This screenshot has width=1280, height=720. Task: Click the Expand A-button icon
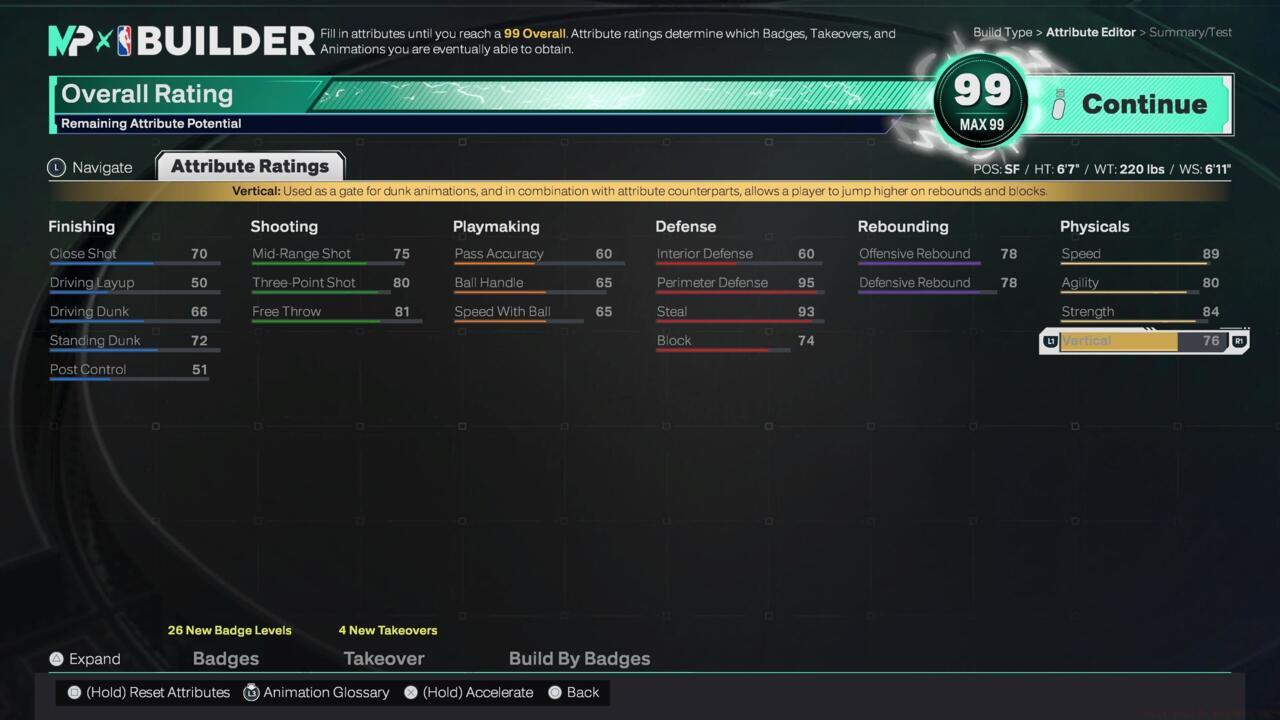(56, 659)
